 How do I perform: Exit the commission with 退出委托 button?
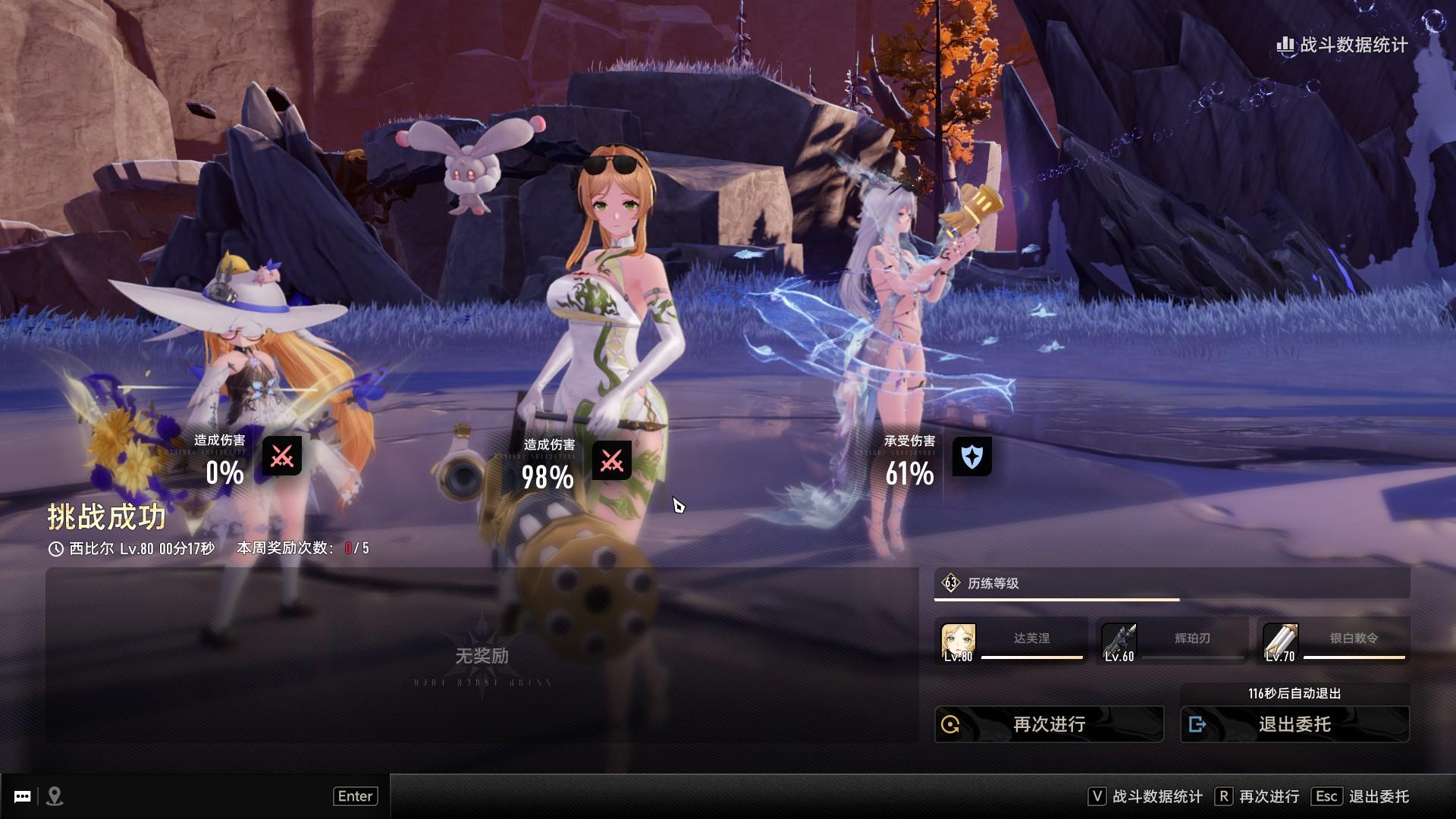(1294, 724)
